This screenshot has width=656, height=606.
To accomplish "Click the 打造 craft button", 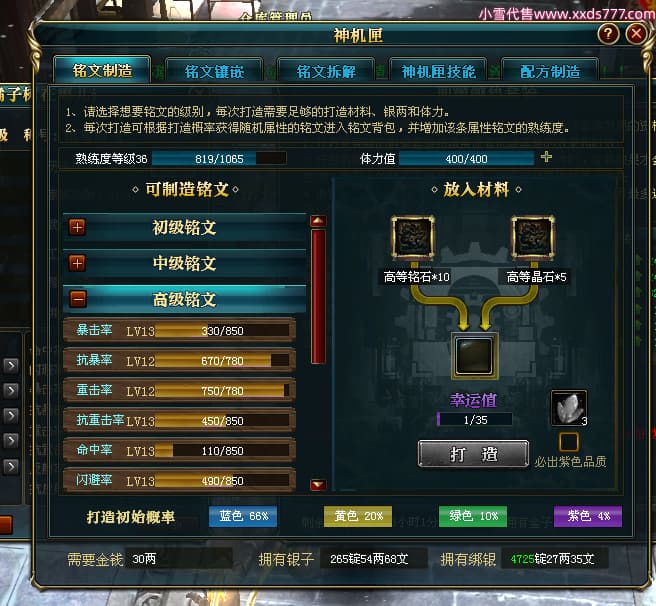I will point(473,454).
